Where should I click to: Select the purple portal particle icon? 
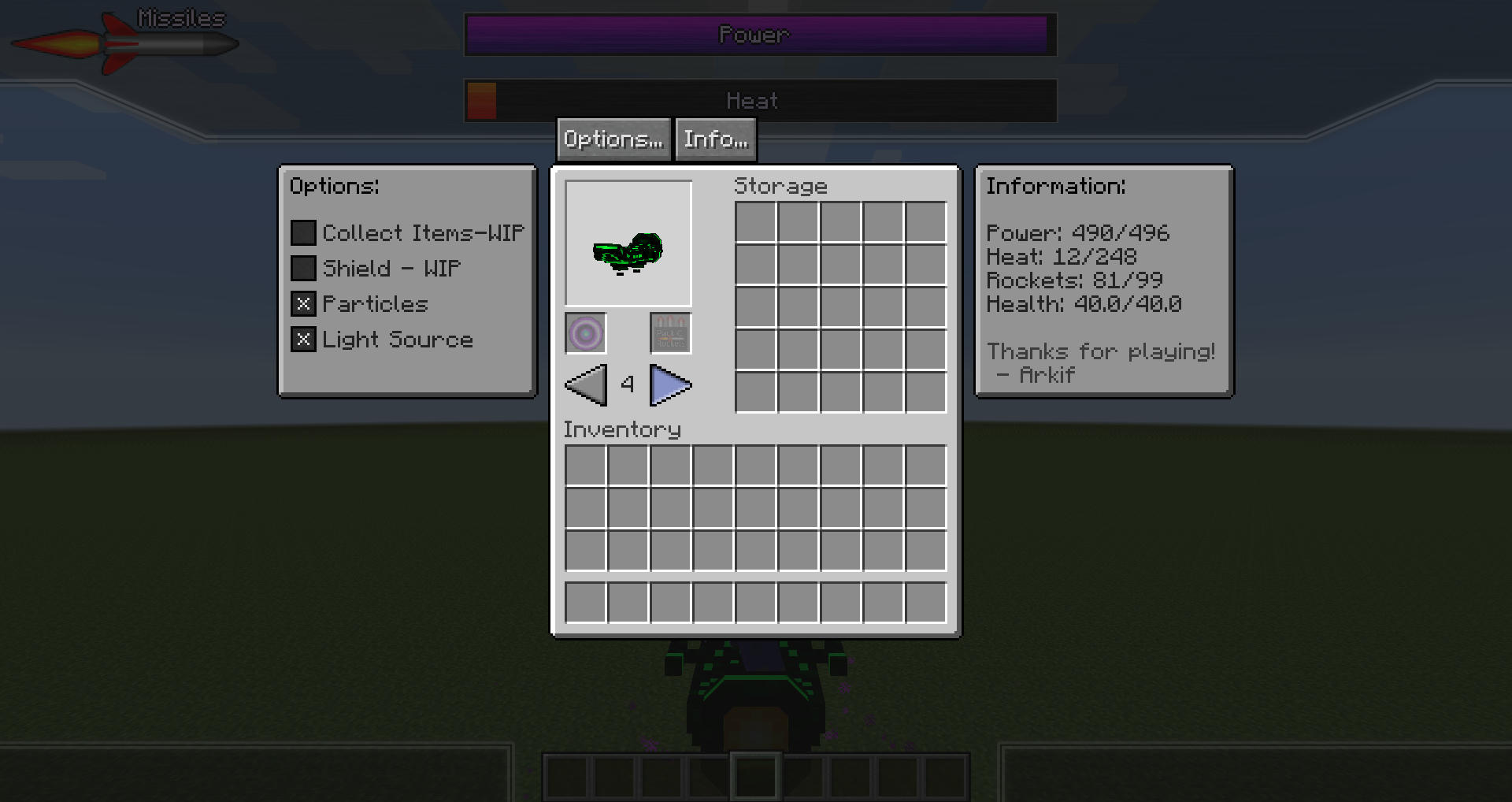click(584, 333)
